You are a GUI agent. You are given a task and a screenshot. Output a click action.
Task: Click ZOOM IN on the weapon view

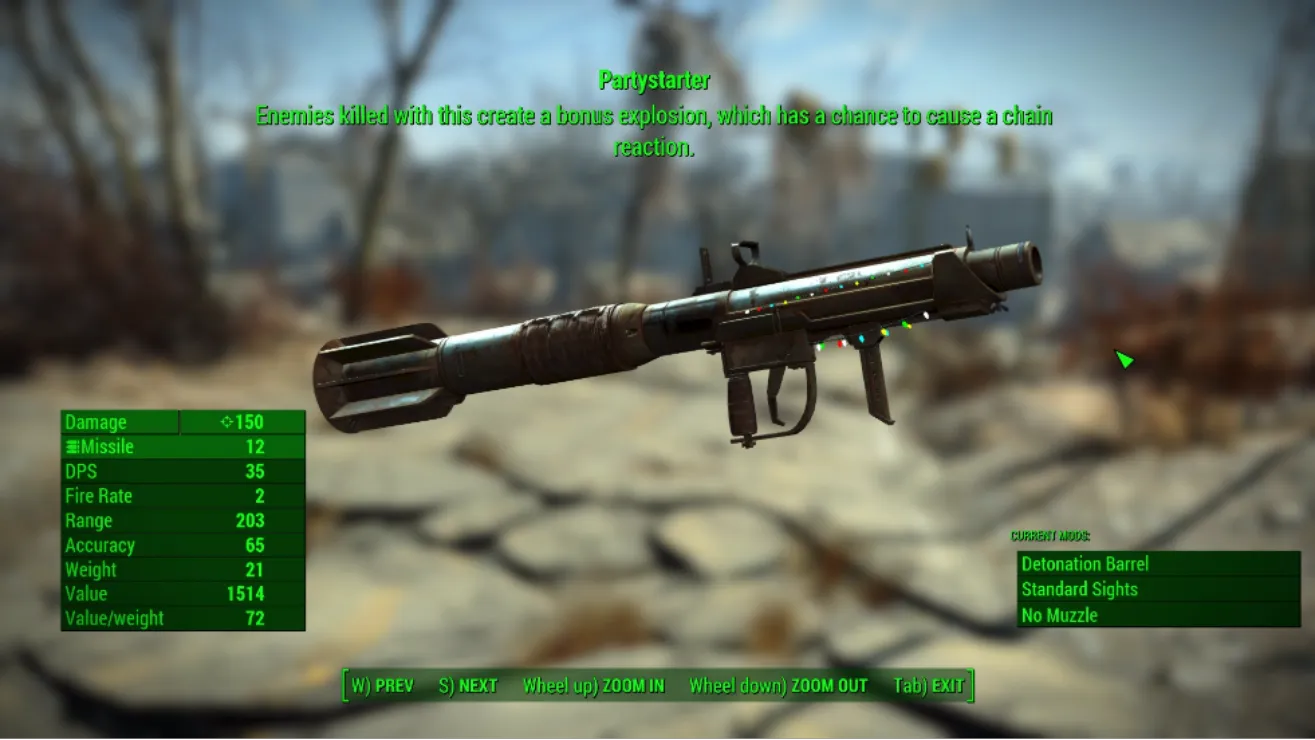tap(593, 686)
